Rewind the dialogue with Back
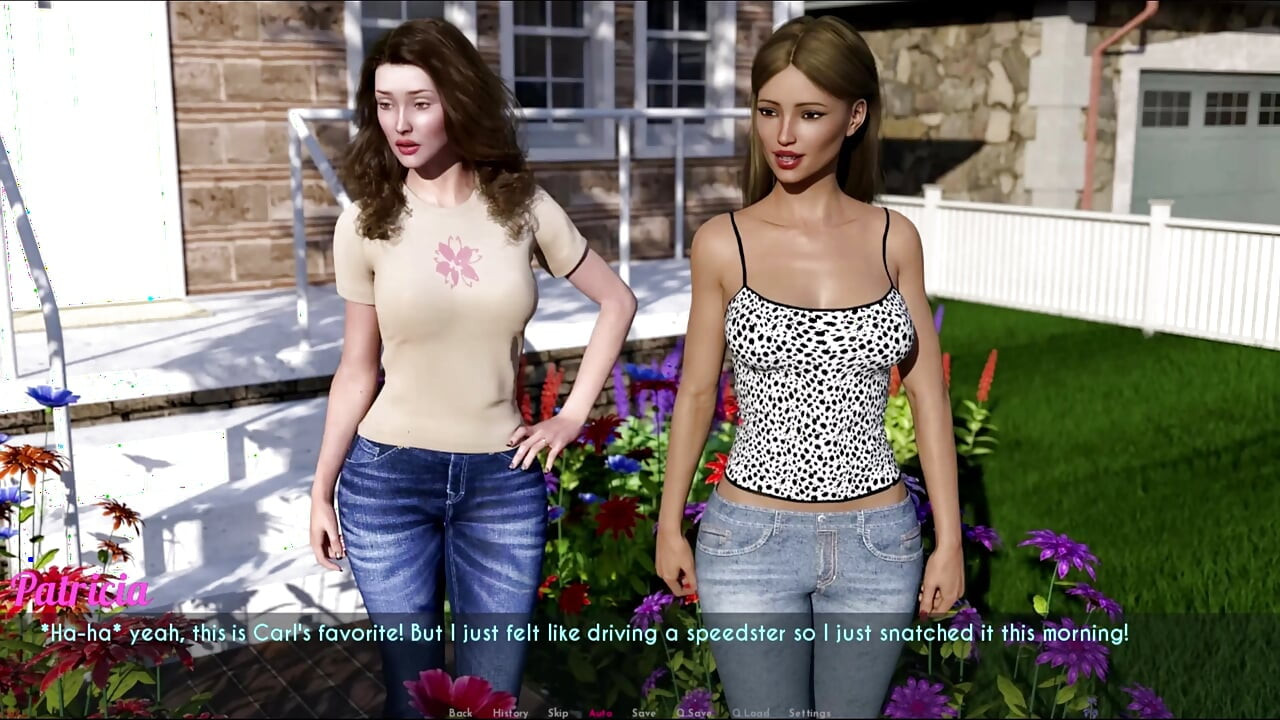Image resolution: width=1280 pixels, height=720 pixels. 460,712
